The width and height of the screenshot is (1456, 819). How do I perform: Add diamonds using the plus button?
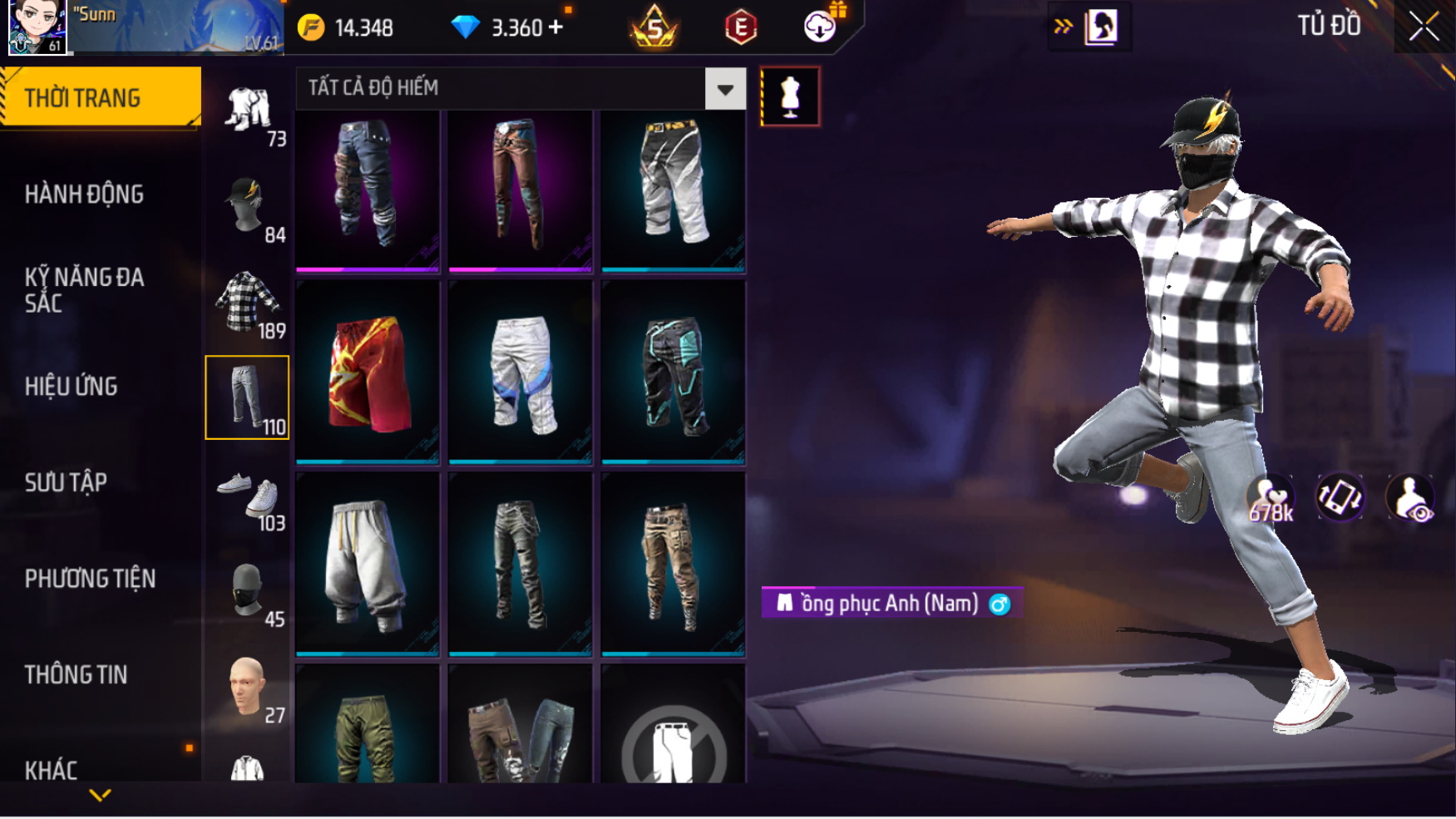556,27
